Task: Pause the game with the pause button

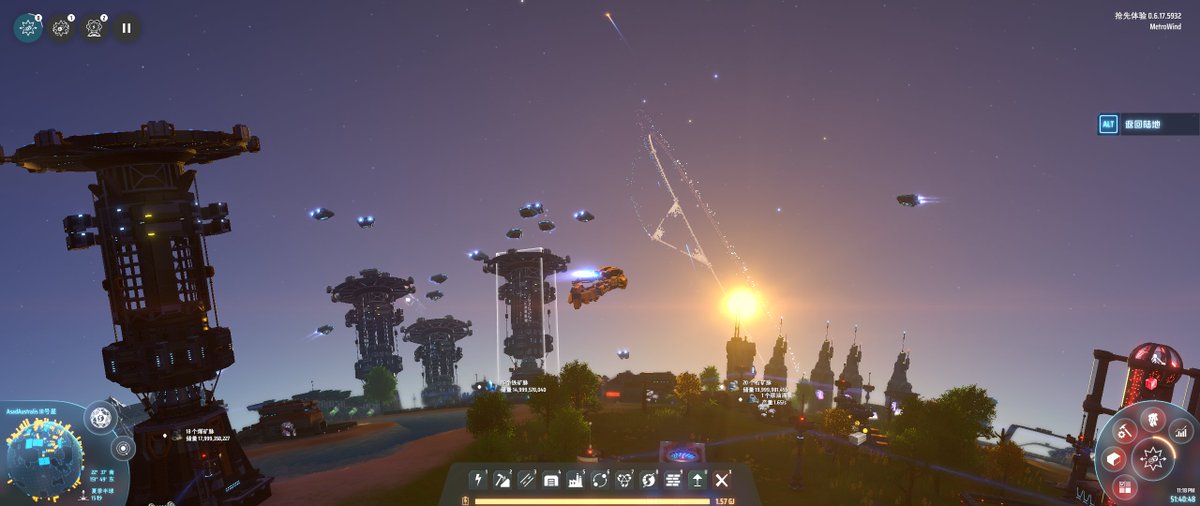Action: [x=126, y=28]
